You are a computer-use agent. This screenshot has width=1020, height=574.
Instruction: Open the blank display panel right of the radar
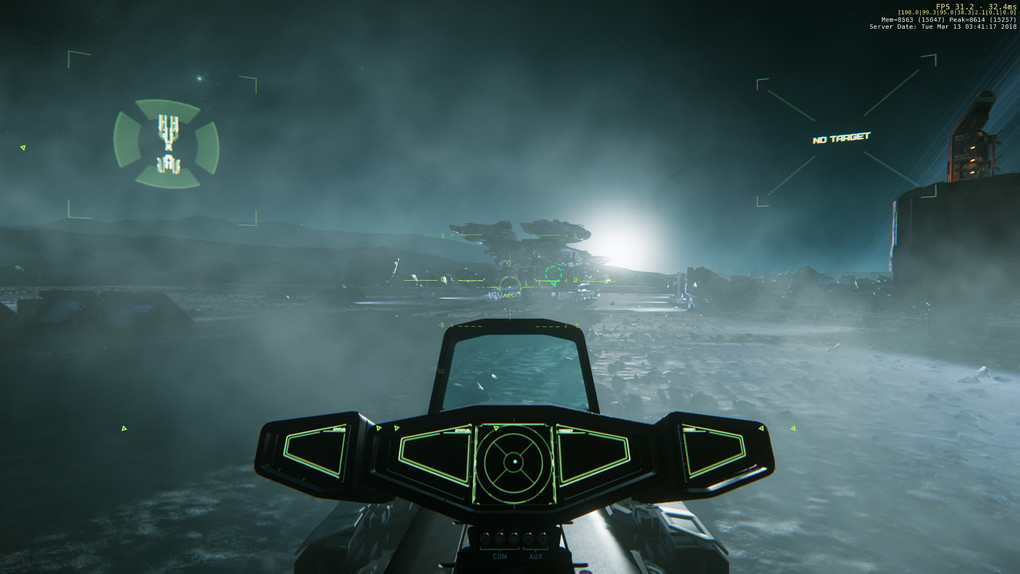tap(592, 455)
